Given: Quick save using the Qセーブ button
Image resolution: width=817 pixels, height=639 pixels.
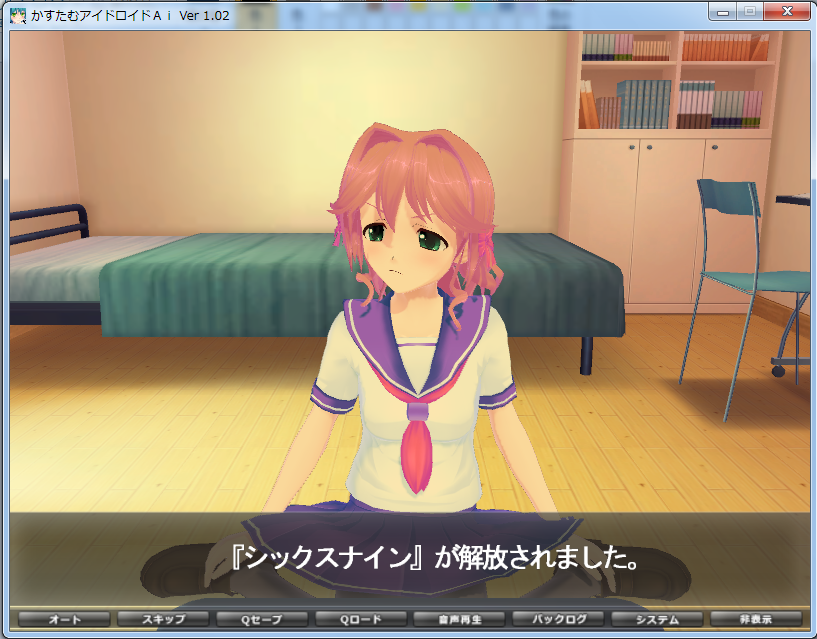Looking at the screenshot, I should coord(260,620).
